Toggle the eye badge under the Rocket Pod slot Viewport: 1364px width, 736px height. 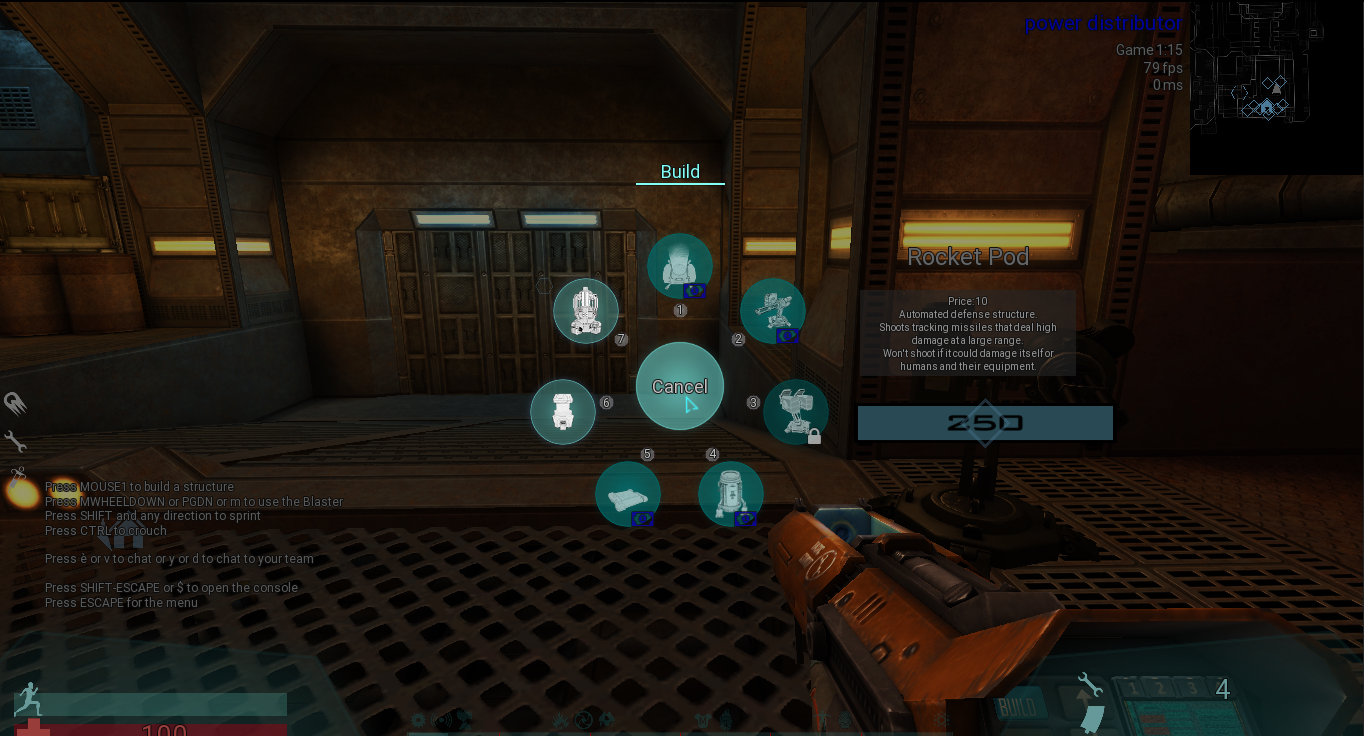(789, 337)
